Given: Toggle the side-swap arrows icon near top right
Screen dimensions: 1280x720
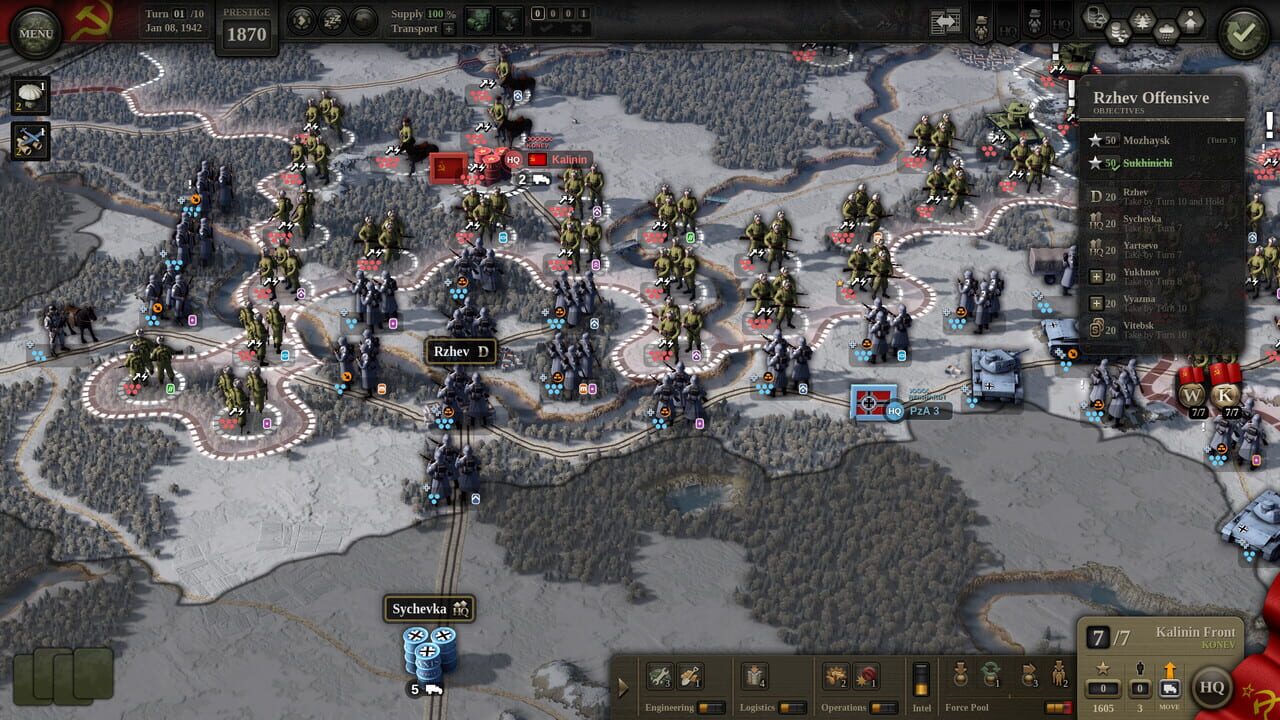Looking at the screenshot, I should point(944,21).
